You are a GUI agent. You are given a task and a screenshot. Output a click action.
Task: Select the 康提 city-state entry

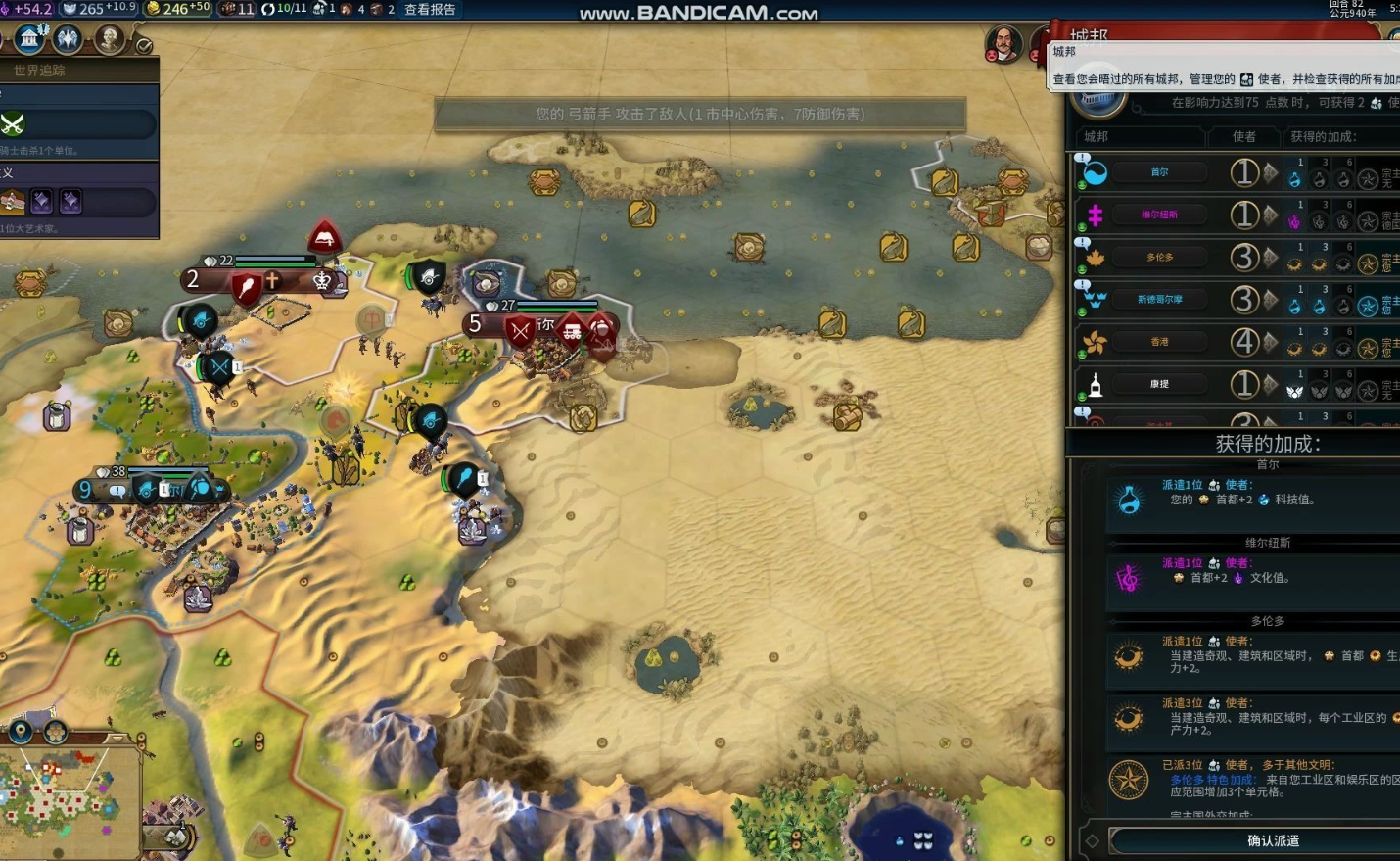coord(1159,384)
